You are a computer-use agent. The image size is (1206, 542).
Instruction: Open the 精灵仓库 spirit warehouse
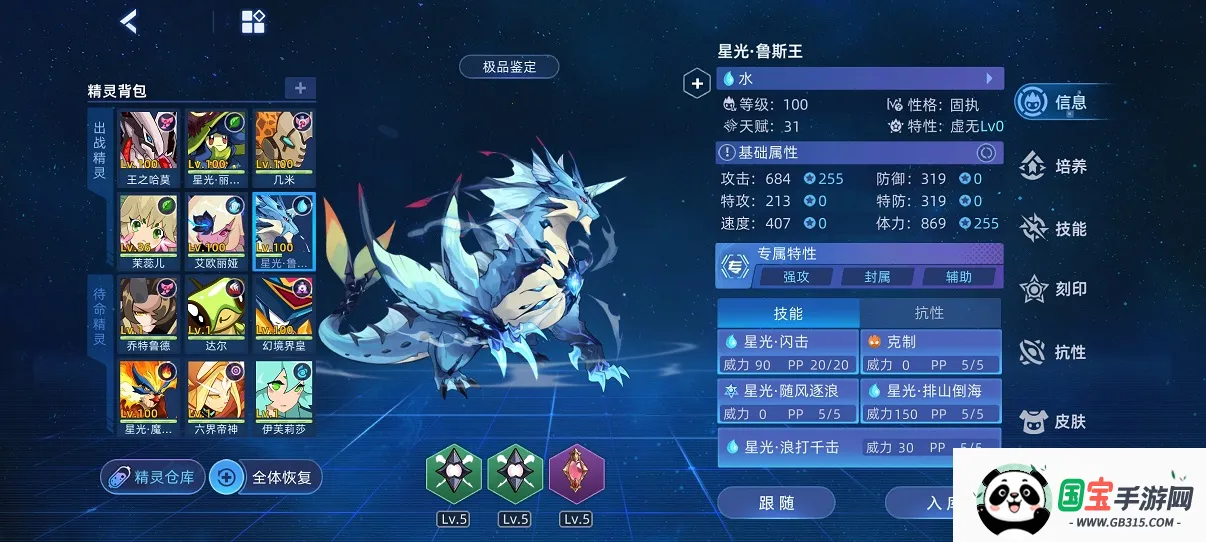152,477
